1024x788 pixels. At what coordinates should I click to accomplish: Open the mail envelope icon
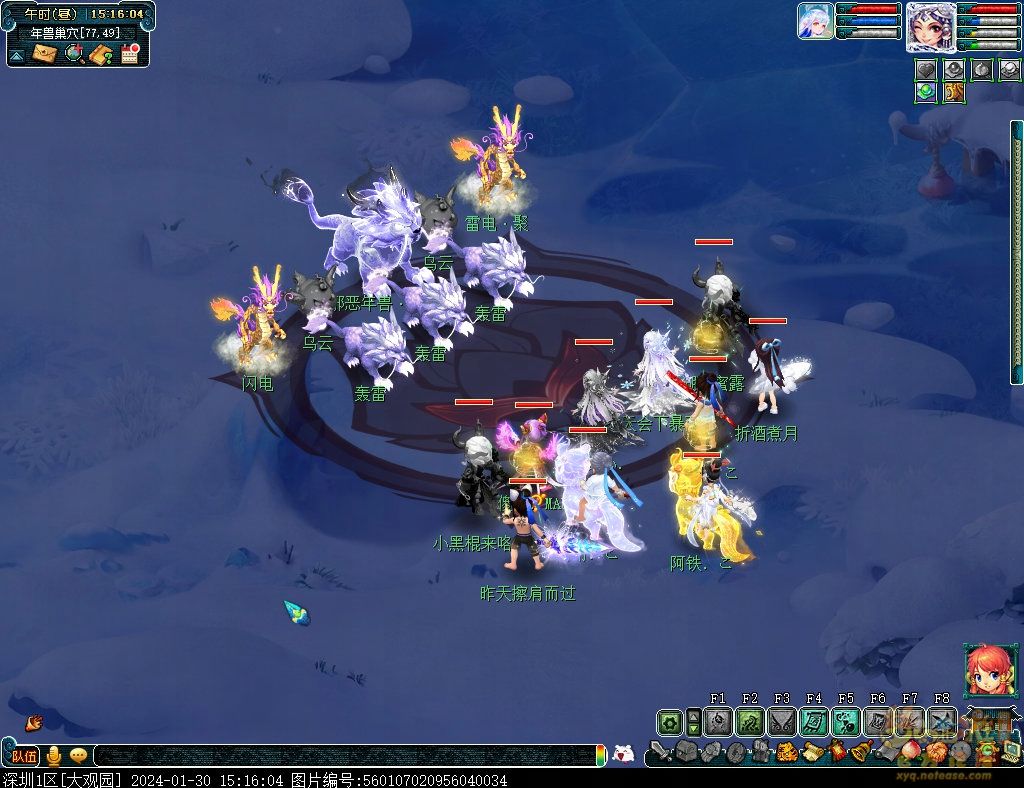click(x=44, y=54)
